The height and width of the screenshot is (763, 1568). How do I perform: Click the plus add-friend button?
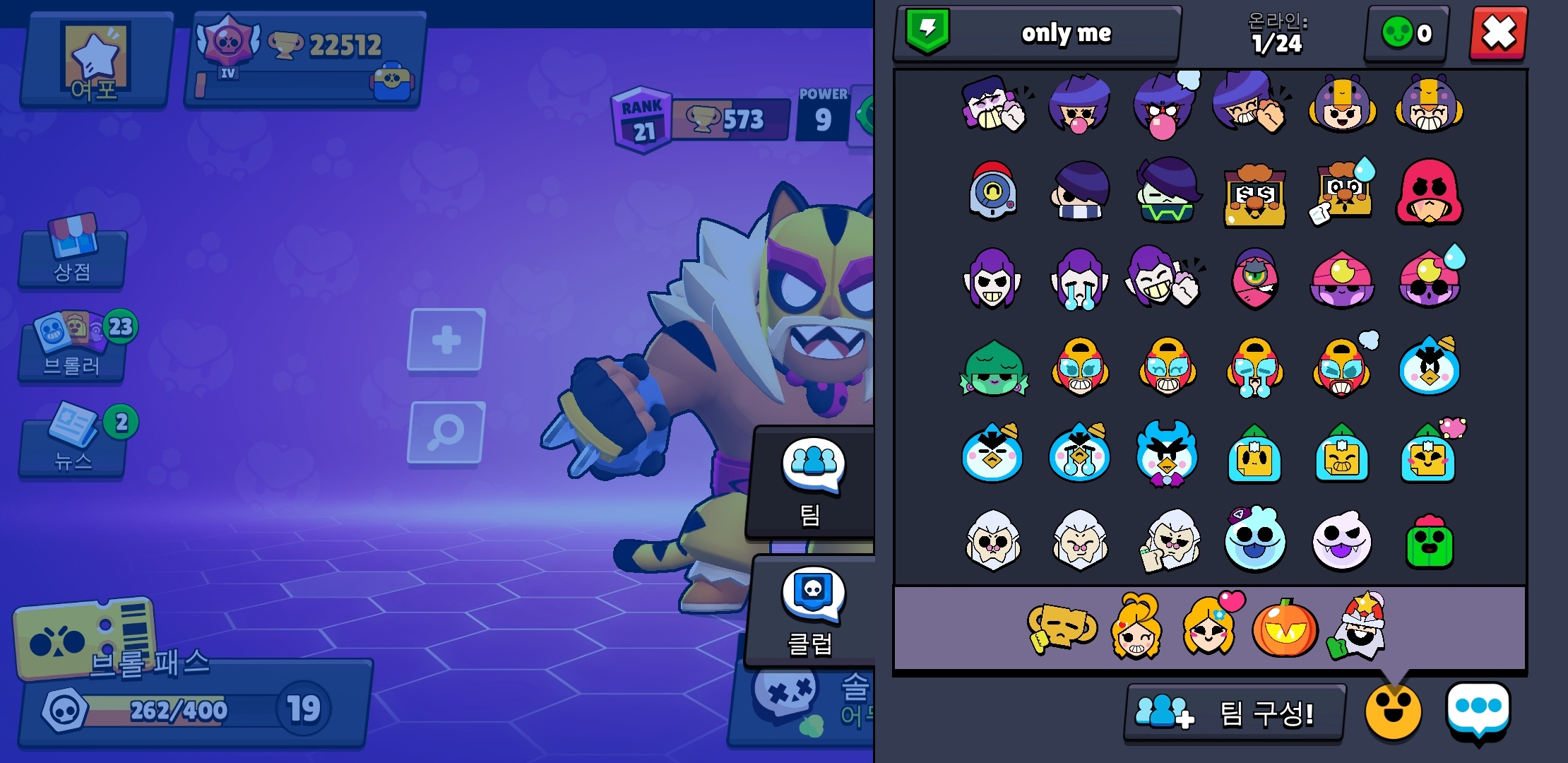446,340
